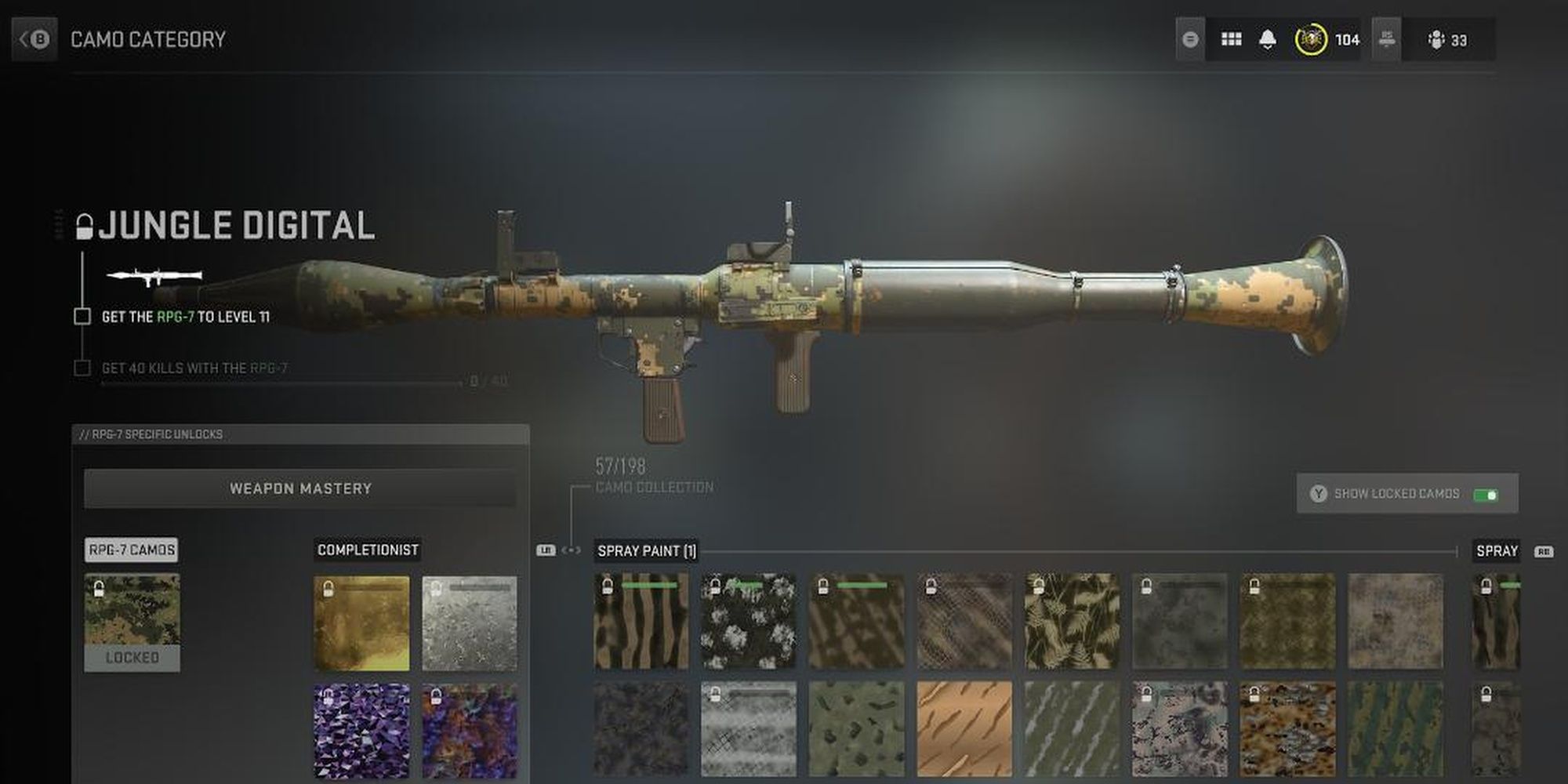The width and height of the screenshot is (1568, 784).
Task: Select the RPG-7 Camos tab
Action: point(131,550)
